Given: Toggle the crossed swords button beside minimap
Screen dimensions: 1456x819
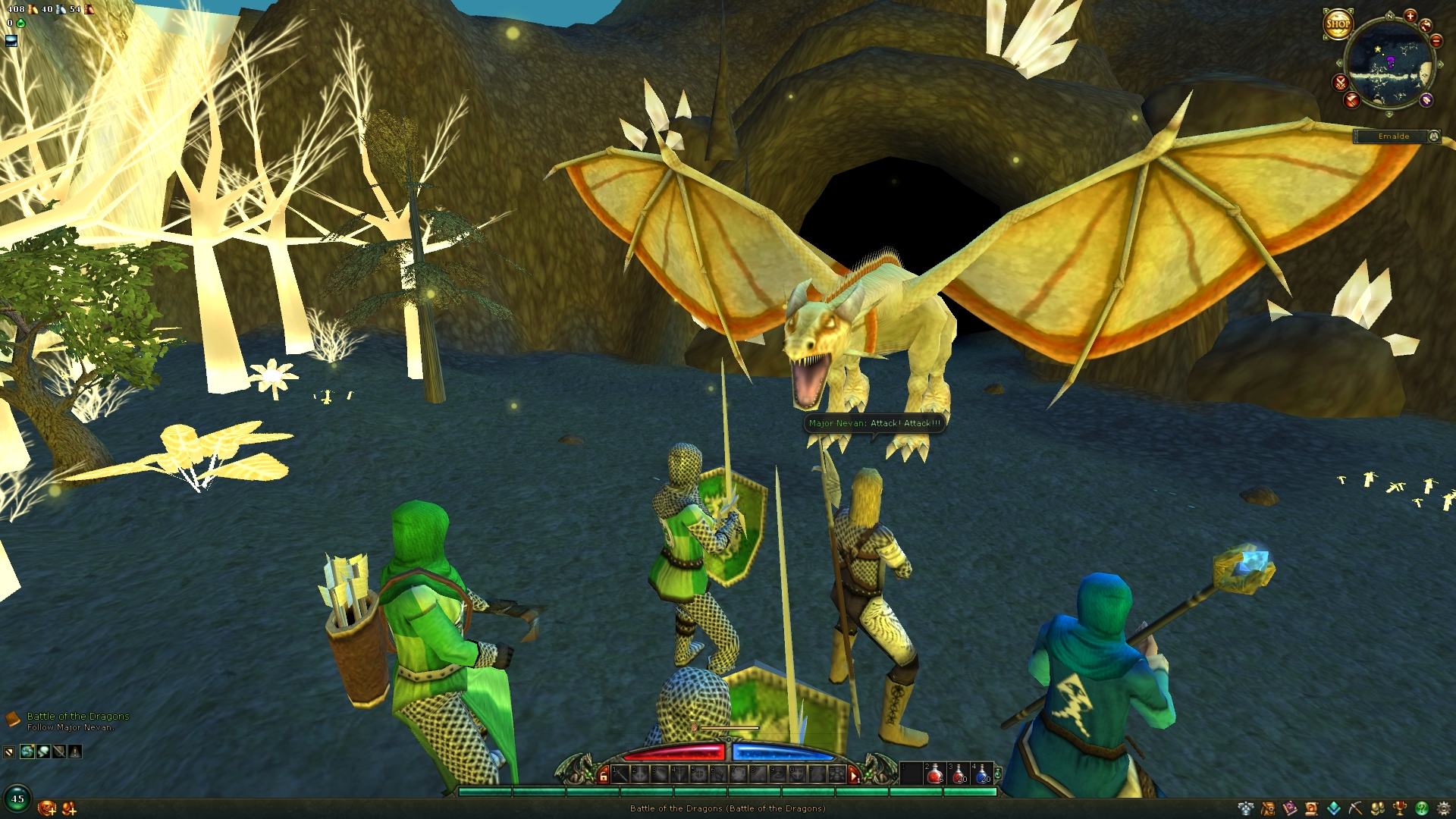Looking at the screenshot, I should point(1341,83).
